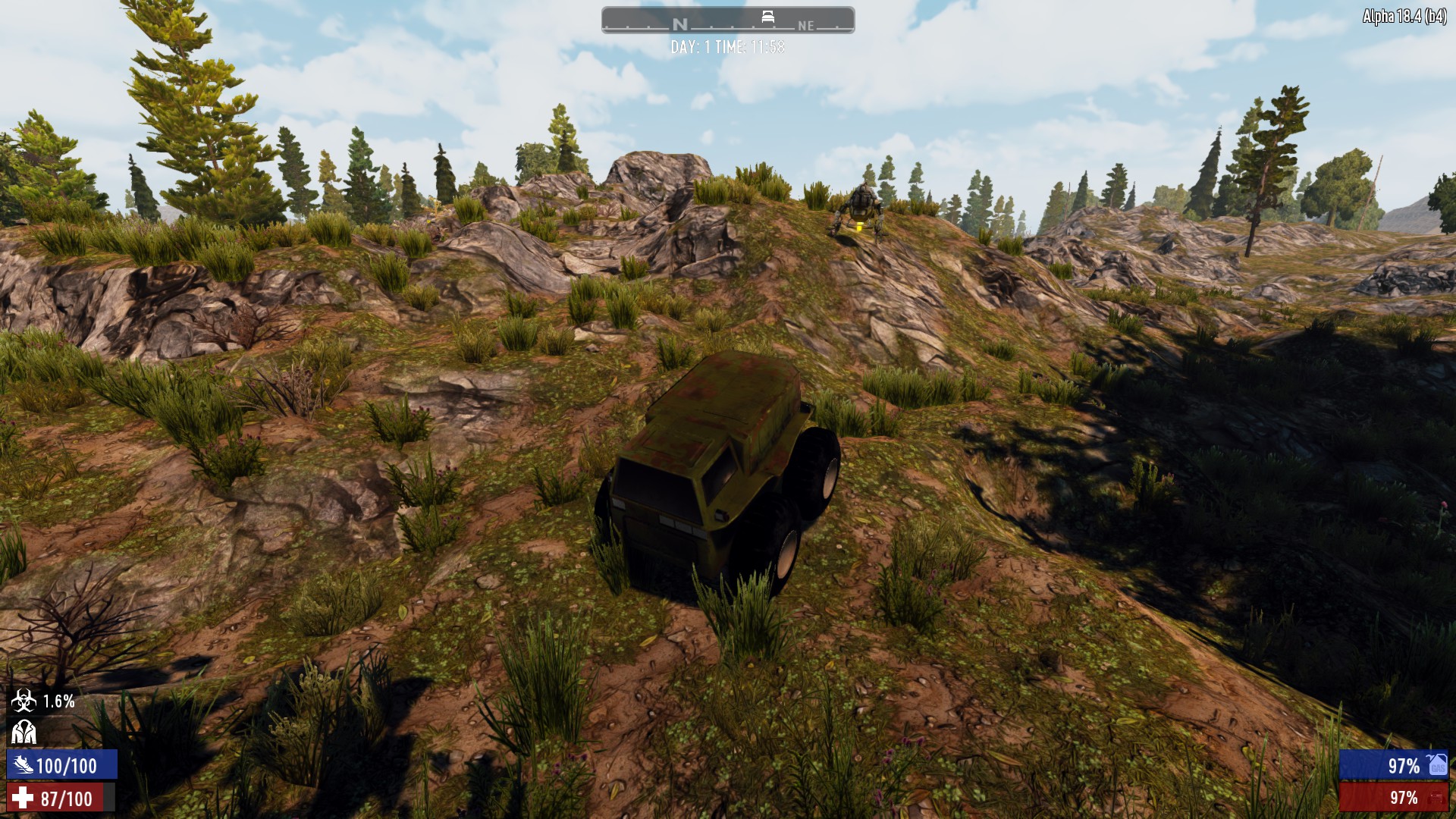Select the biohazard infection status icon

point(23,701)
